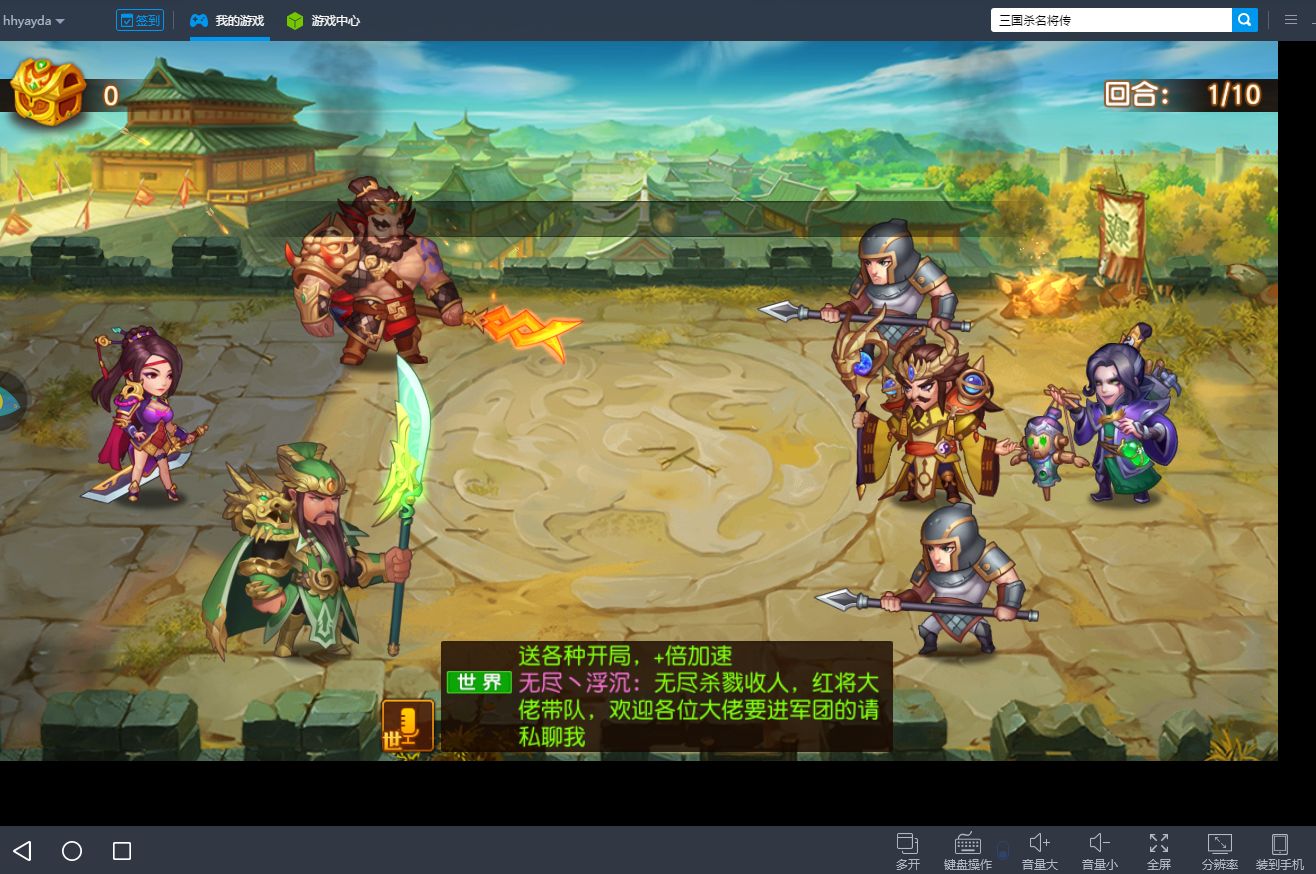Image resolution: width=1316 pixels, height=874 pixels.
Task: Open the 键盘操作 keyboard mapping settings
Action: [967, 843]
